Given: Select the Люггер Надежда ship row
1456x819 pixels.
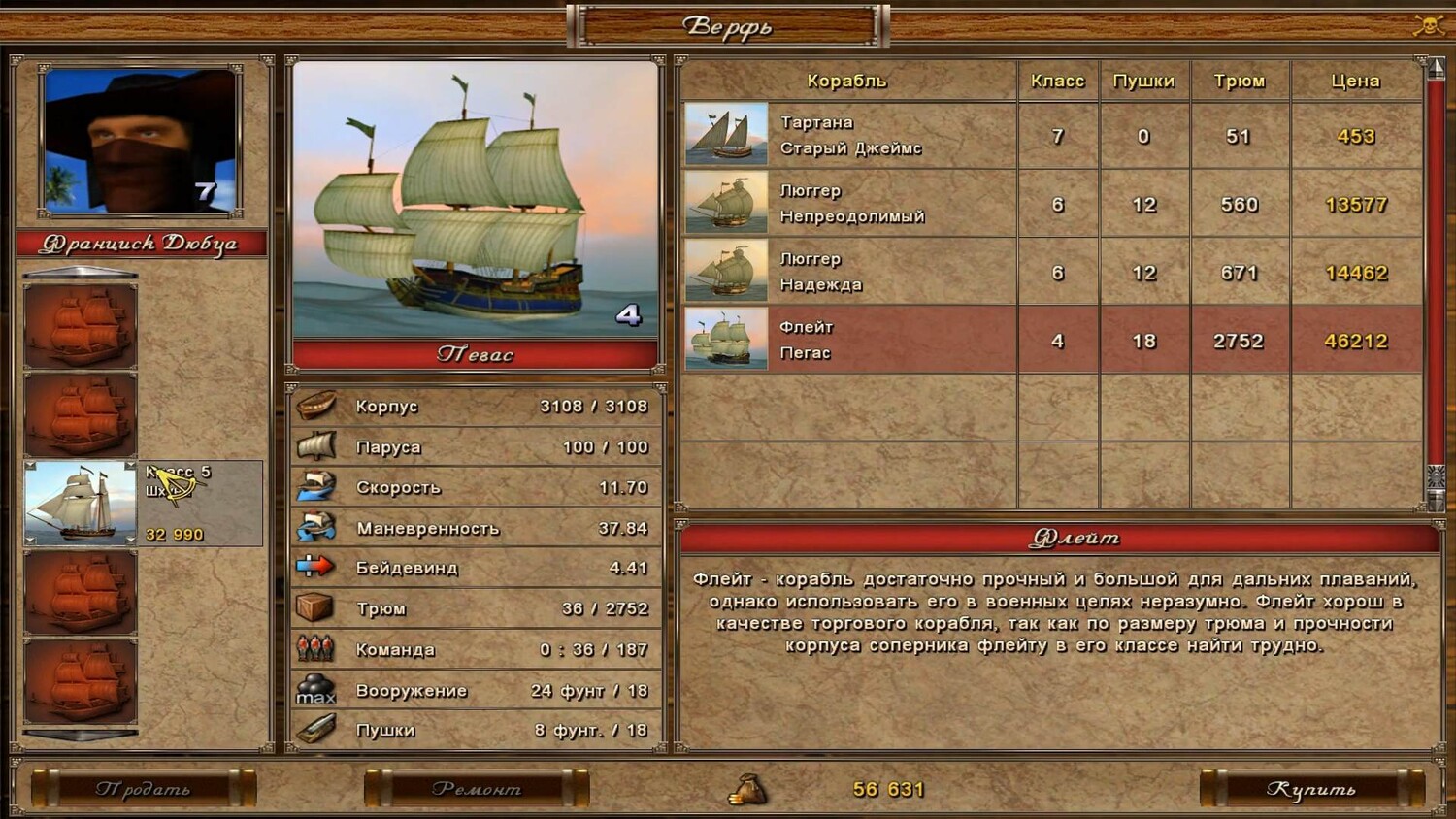Looking at the screenshot, I should (850, 272).
